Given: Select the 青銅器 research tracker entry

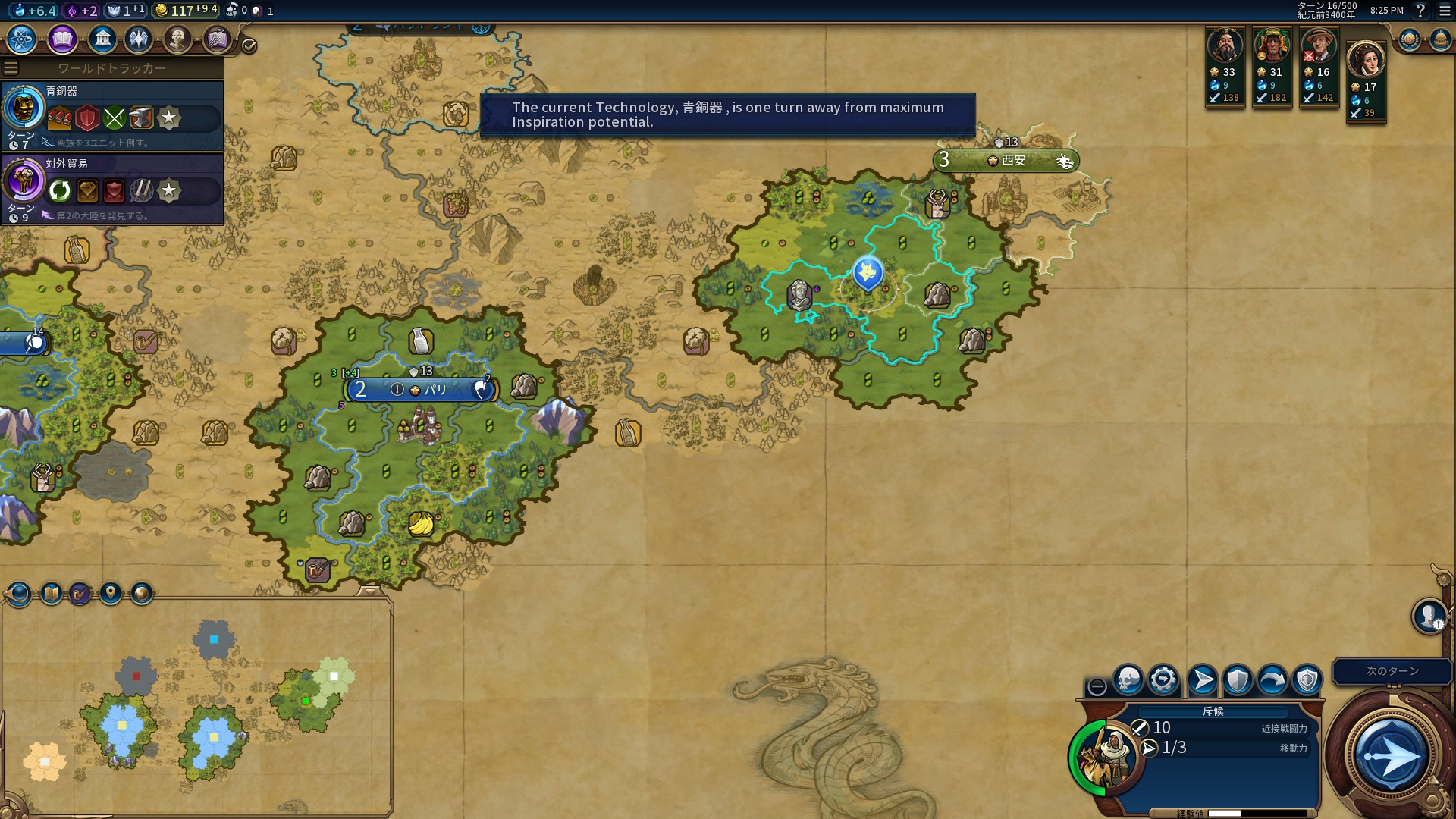Looking at the screenshot, I should [x=112, y=116].
